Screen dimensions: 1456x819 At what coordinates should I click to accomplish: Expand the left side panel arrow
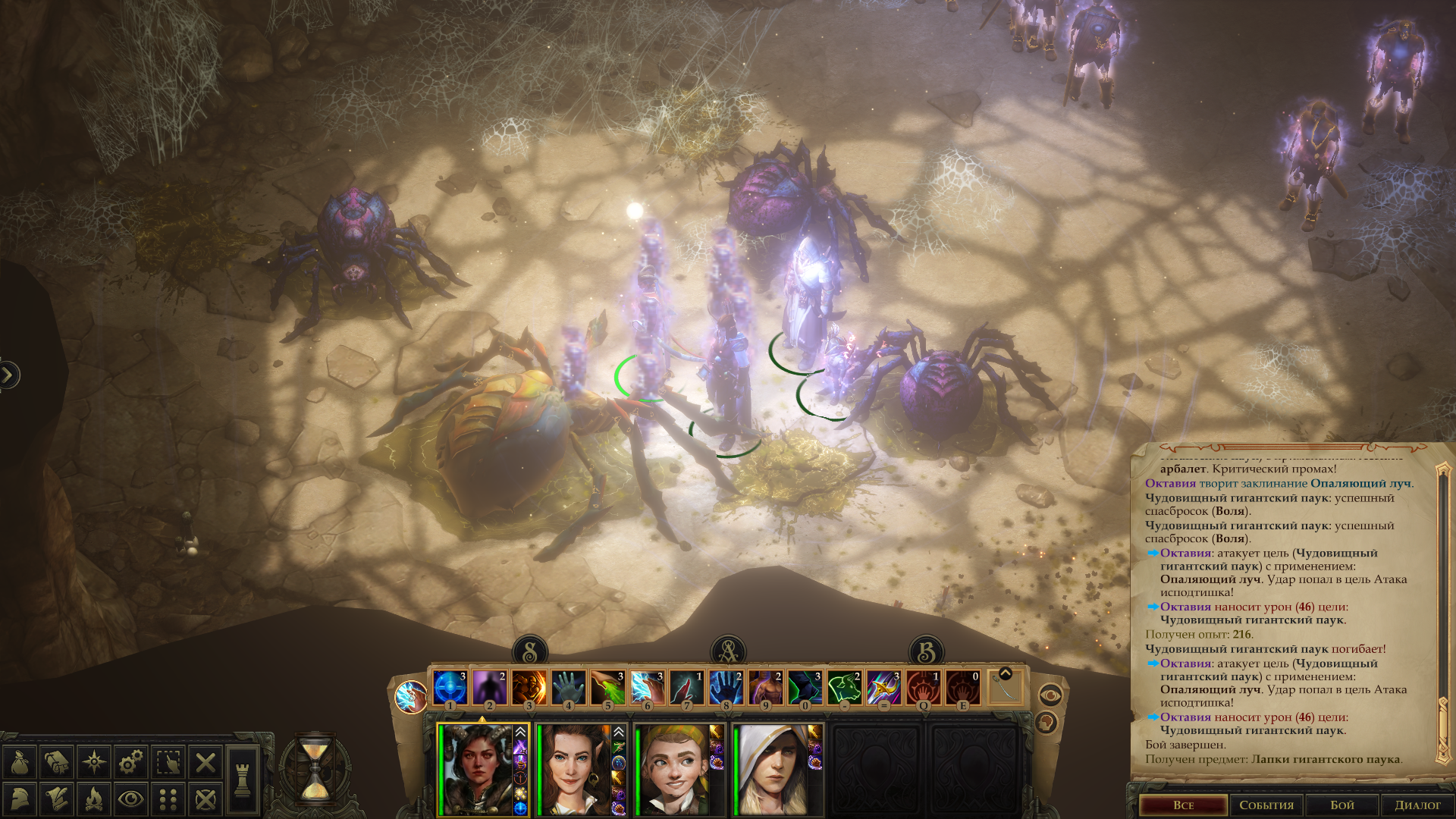coord(8,375)
